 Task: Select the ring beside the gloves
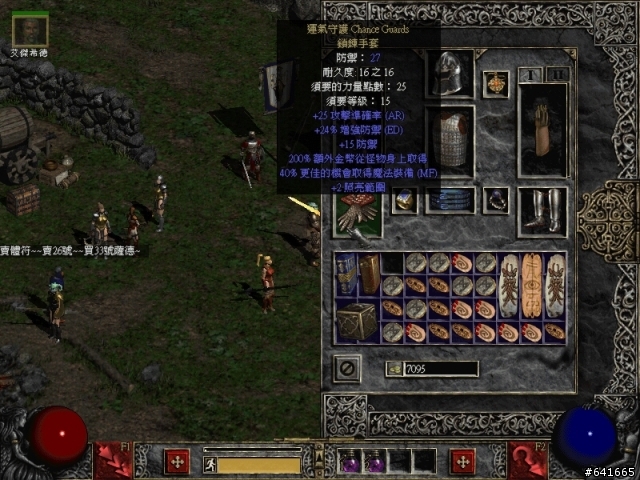pyautogui.click(x=404, y=200)
